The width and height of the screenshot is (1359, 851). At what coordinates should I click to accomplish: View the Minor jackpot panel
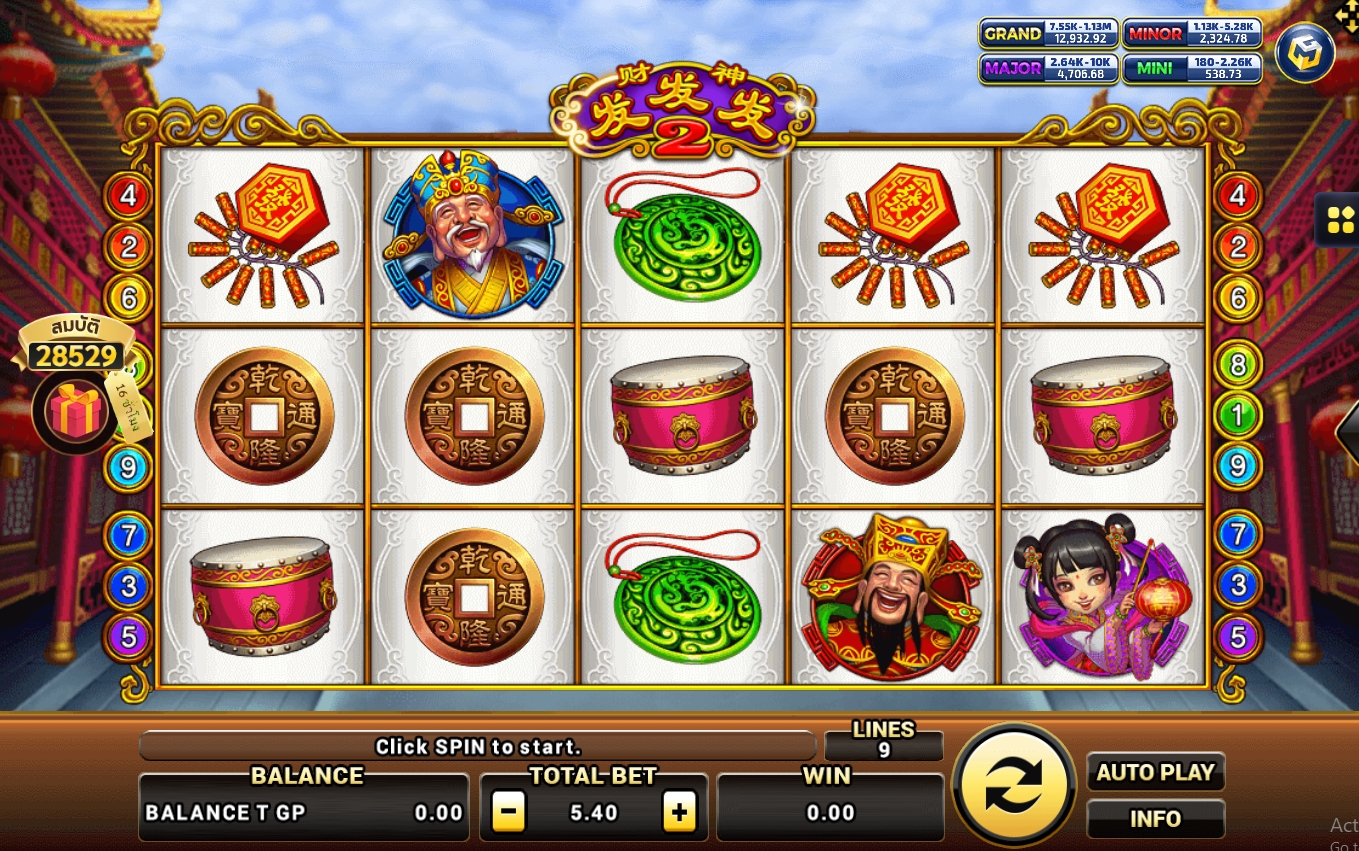click(x=1191, y=33)
